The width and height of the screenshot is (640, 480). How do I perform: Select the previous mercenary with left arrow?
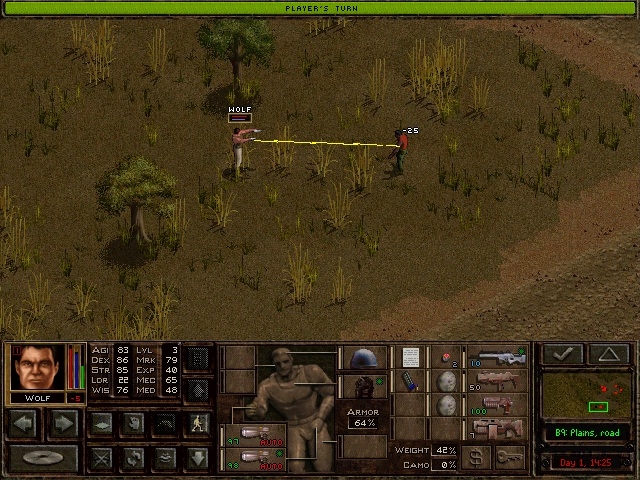(24, 423)
